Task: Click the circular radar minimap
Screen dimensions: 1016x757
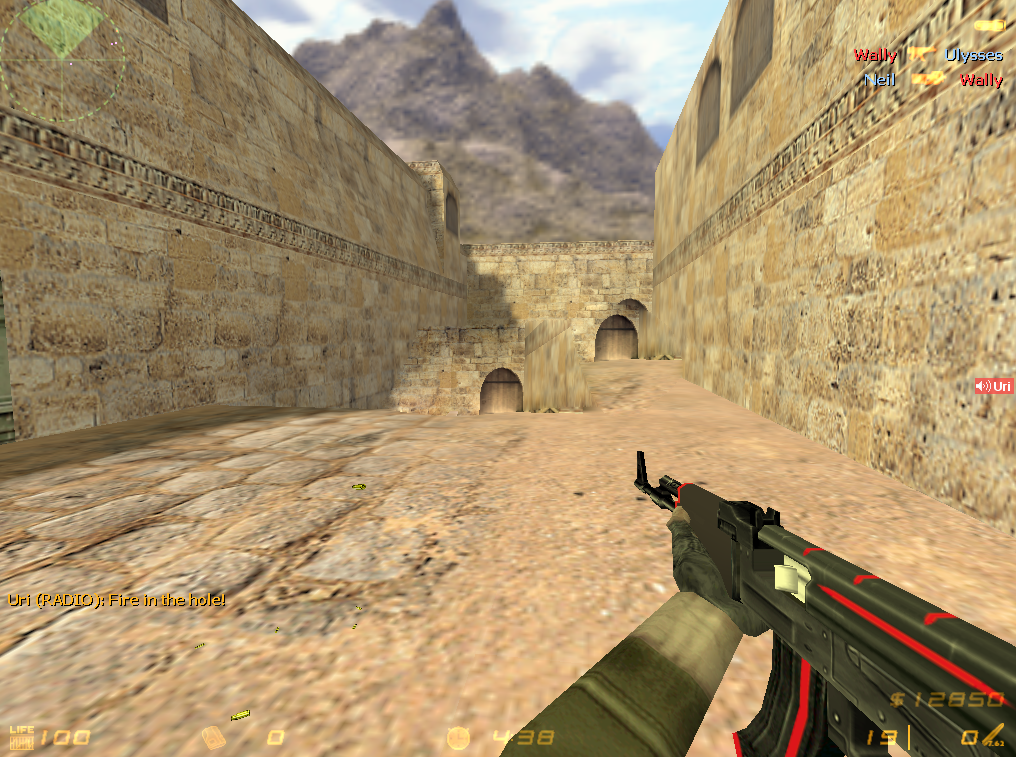Action: [62, 60]
